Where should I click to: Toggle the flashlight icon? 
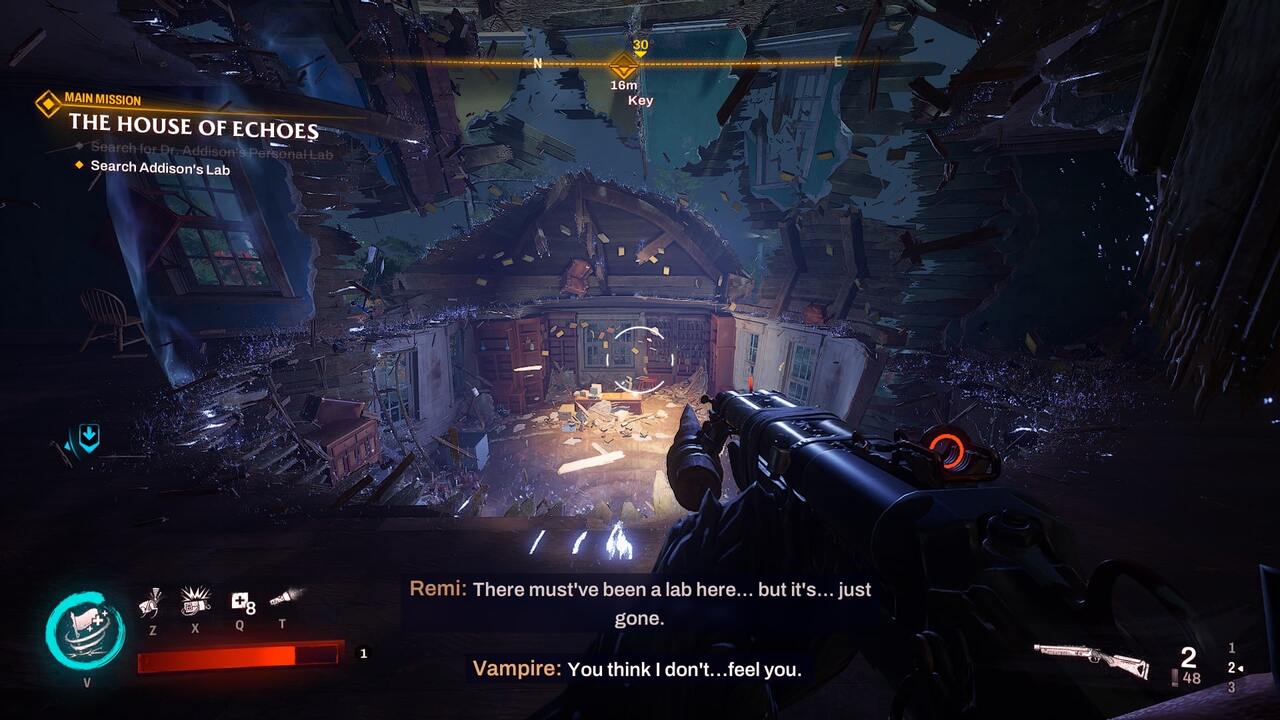285,598
